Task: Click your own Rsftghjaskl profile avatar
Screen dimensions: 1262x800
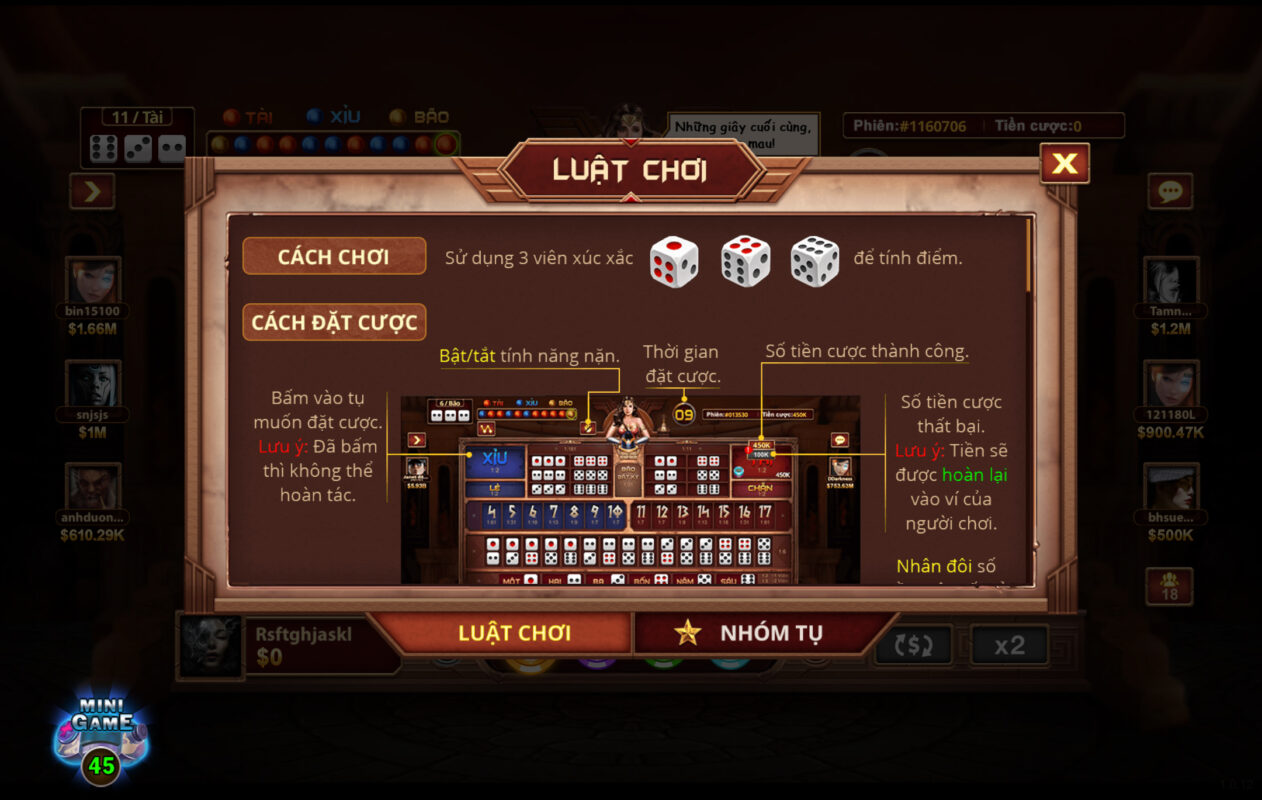Action: pos(211,646)
